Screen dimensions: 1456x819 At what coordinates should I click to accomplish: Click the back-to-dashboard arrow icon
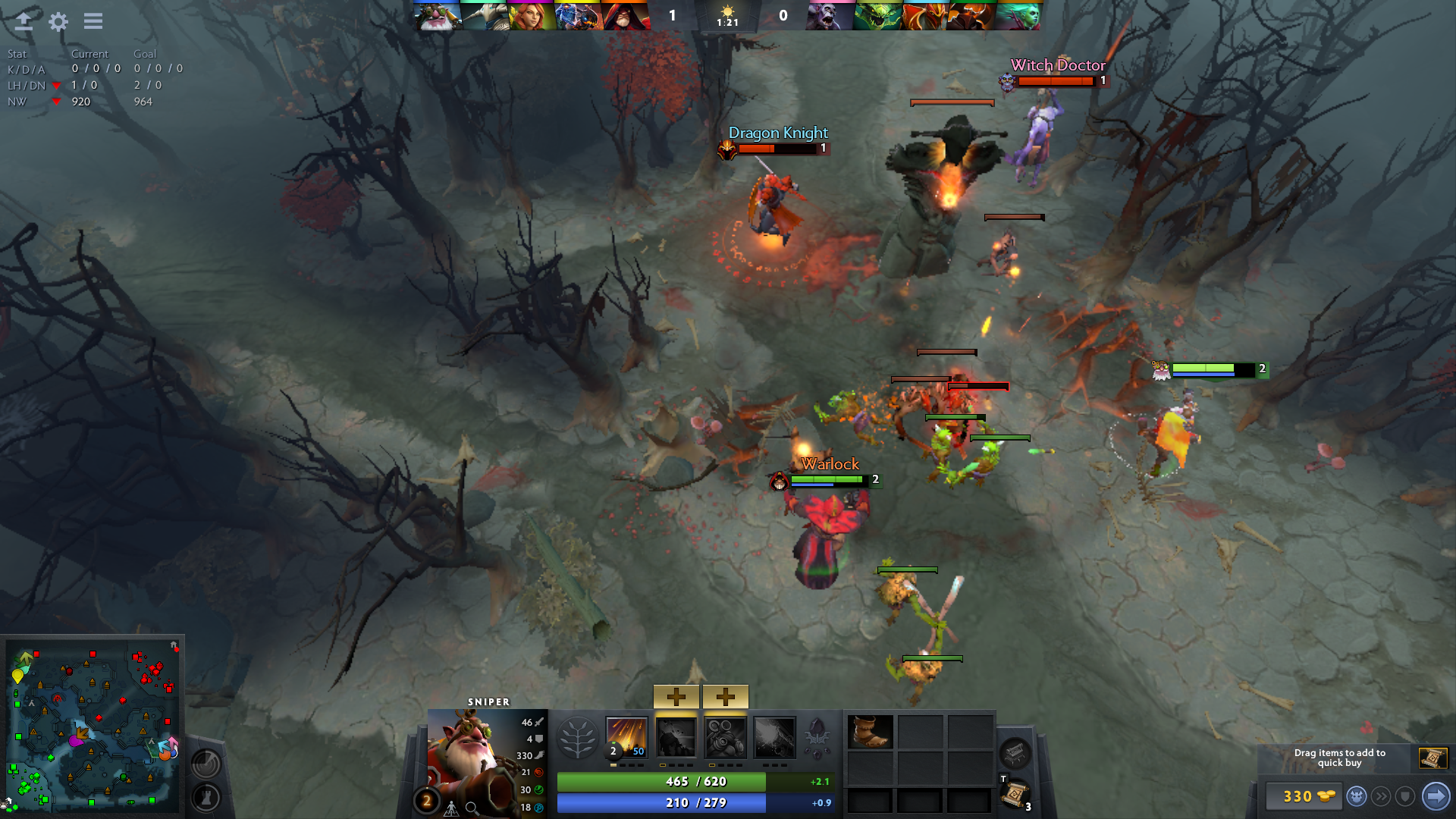pyautogui.click(x=24, y=21)
